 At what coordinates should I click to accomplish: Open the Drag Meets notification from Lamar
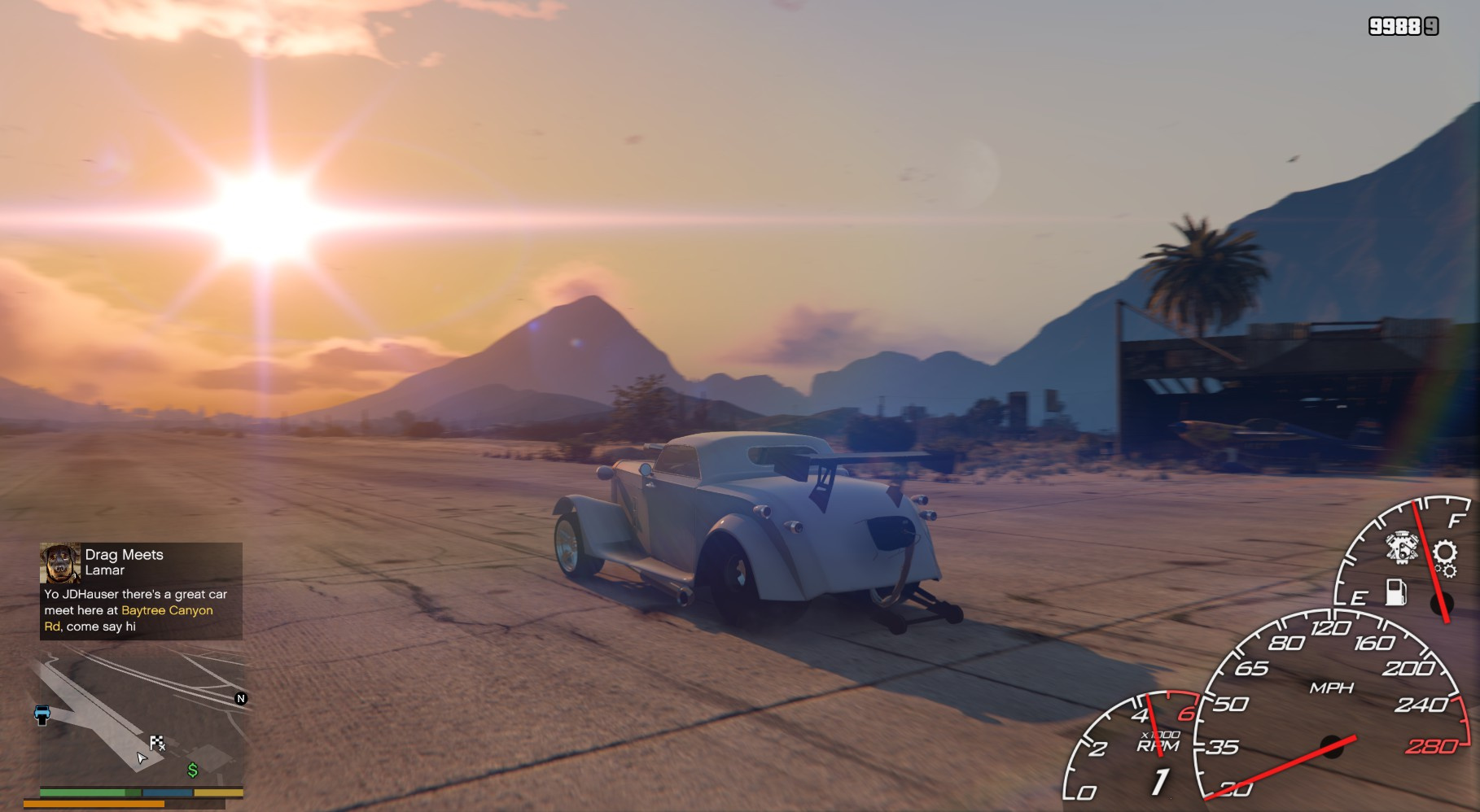tap(141, 591)
